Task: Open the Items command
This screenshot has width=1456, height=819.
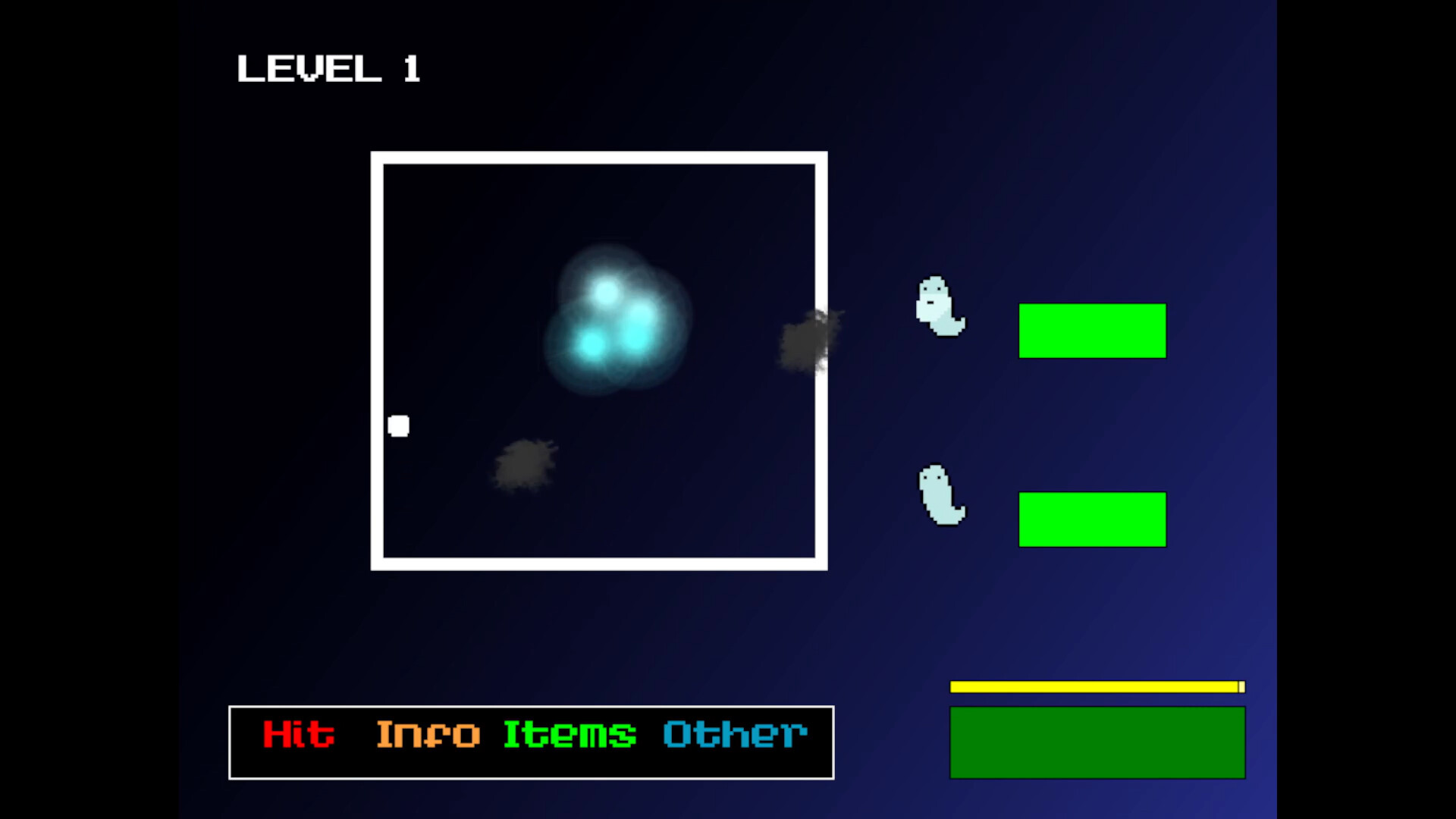Action: (569, 733)
